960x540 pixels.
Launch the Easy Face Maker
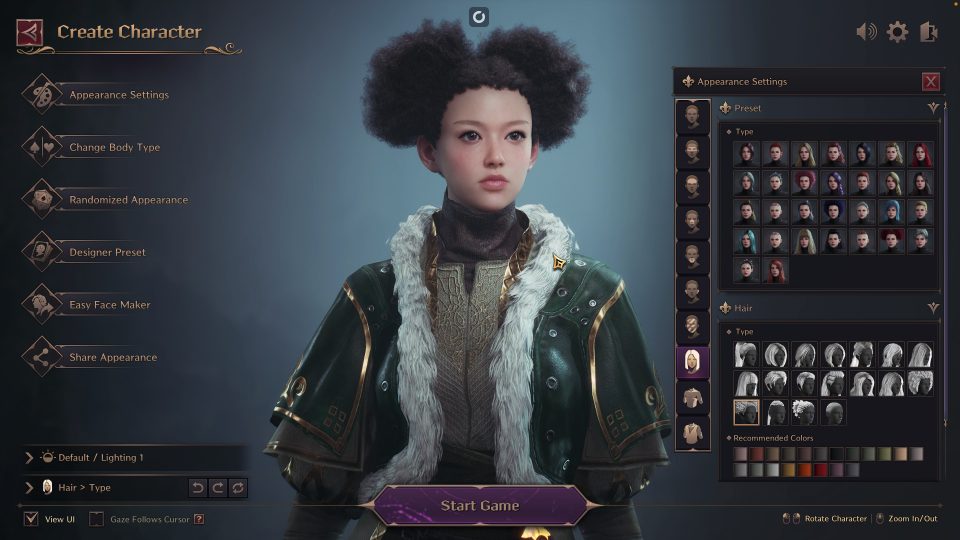pyautogui.click(x=109, y=305)
